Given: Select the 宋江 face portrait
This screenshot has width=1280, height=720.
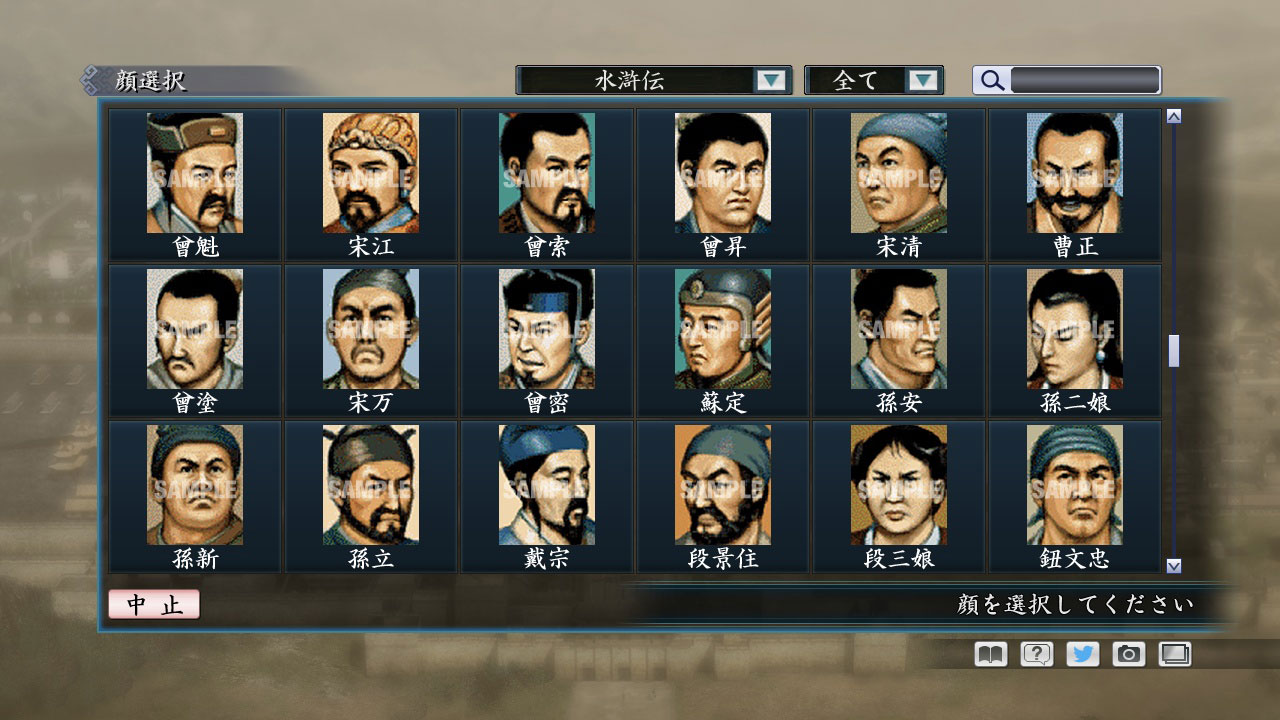Looking at the screenshot, I should click(x=370, y=170).
